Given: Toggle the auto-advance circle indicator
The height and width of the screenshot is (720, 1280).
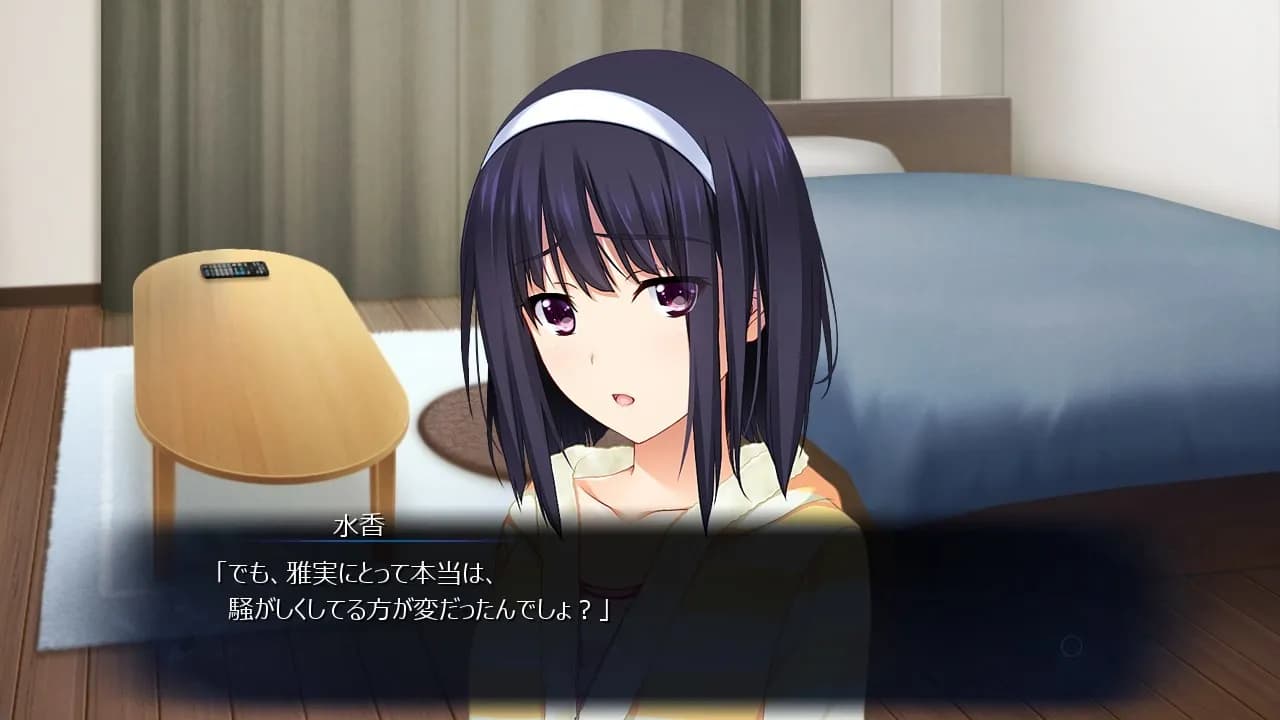Looking at the screenshot, I should click(1071, 645).
